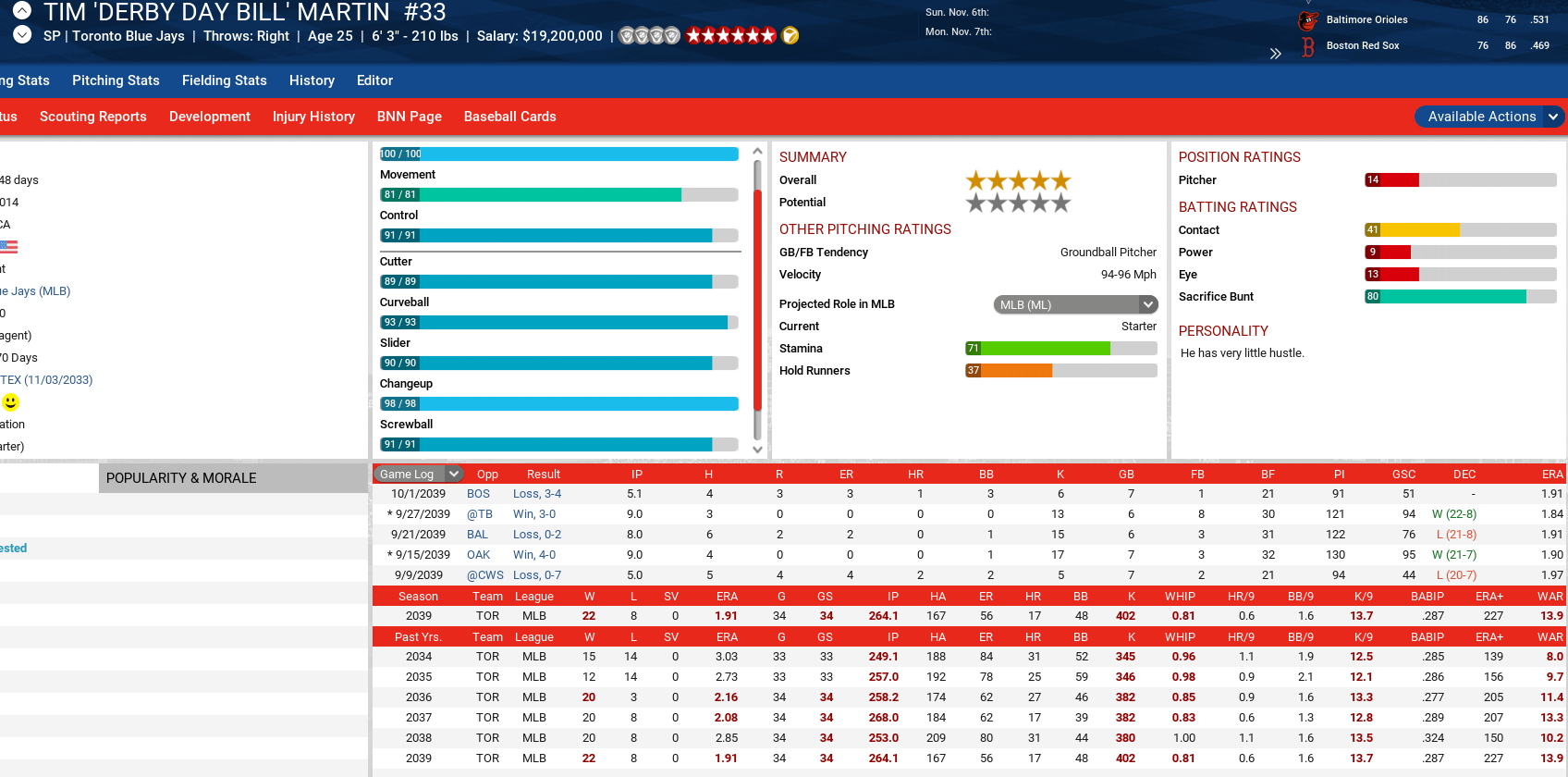
Task: Collapse the header with the up chevron circle
Action: [20, 12]
